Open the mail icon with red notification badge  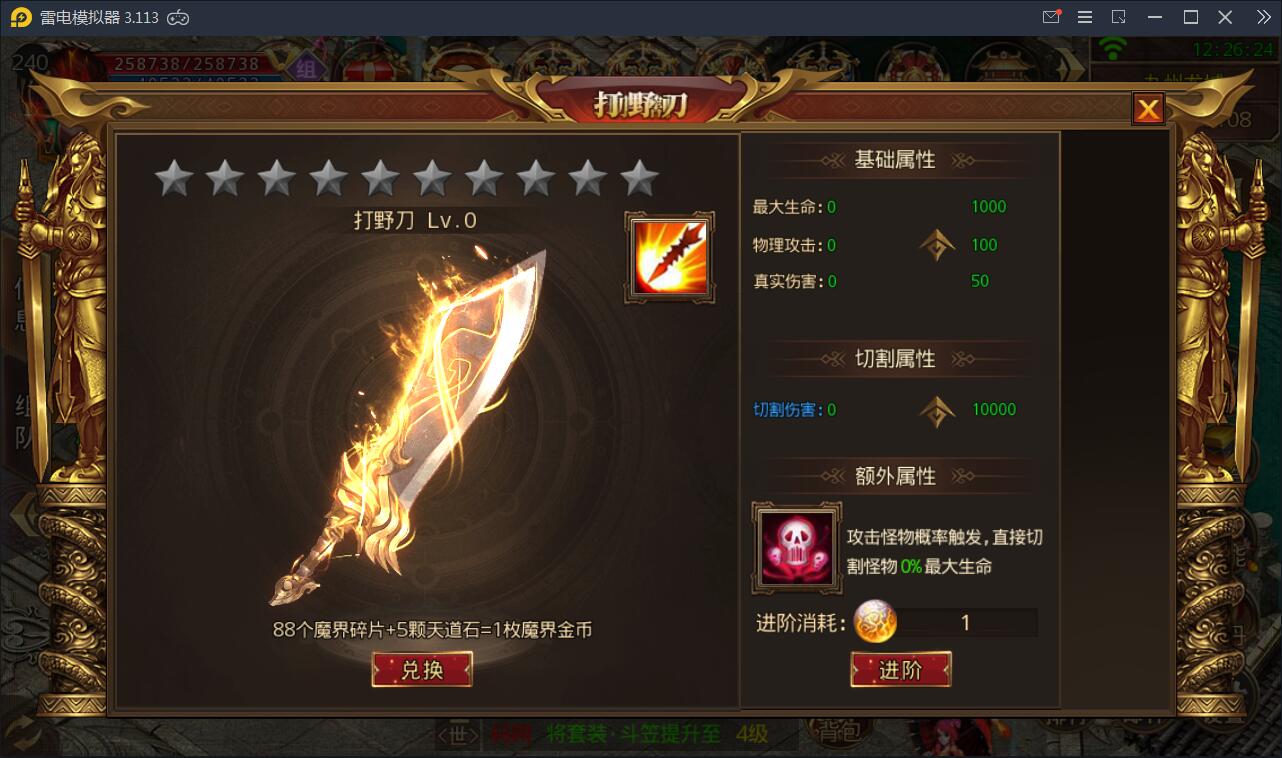(x=1050, y=16)
